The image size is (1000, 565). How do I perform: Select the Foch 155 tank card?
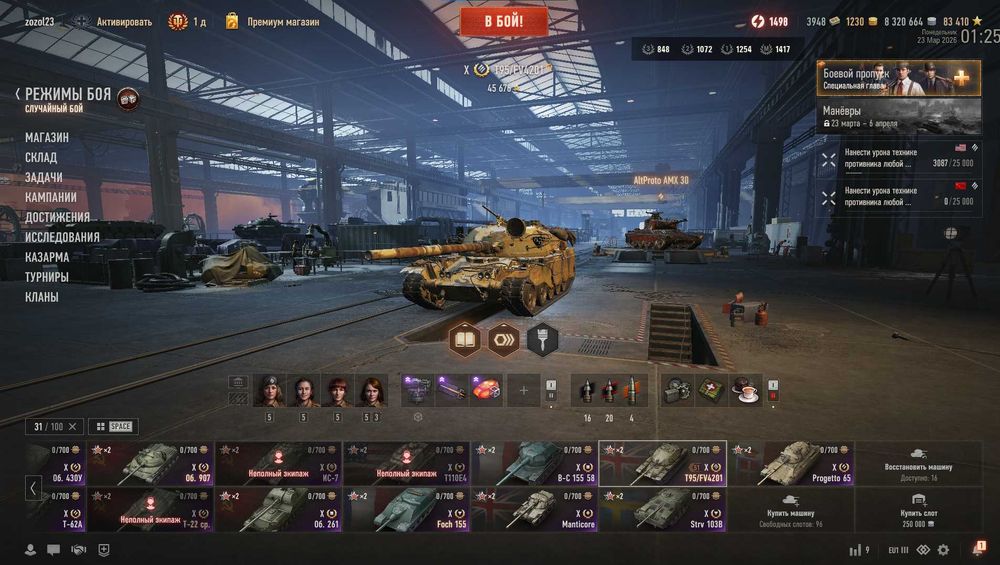(x=406, y=509)
